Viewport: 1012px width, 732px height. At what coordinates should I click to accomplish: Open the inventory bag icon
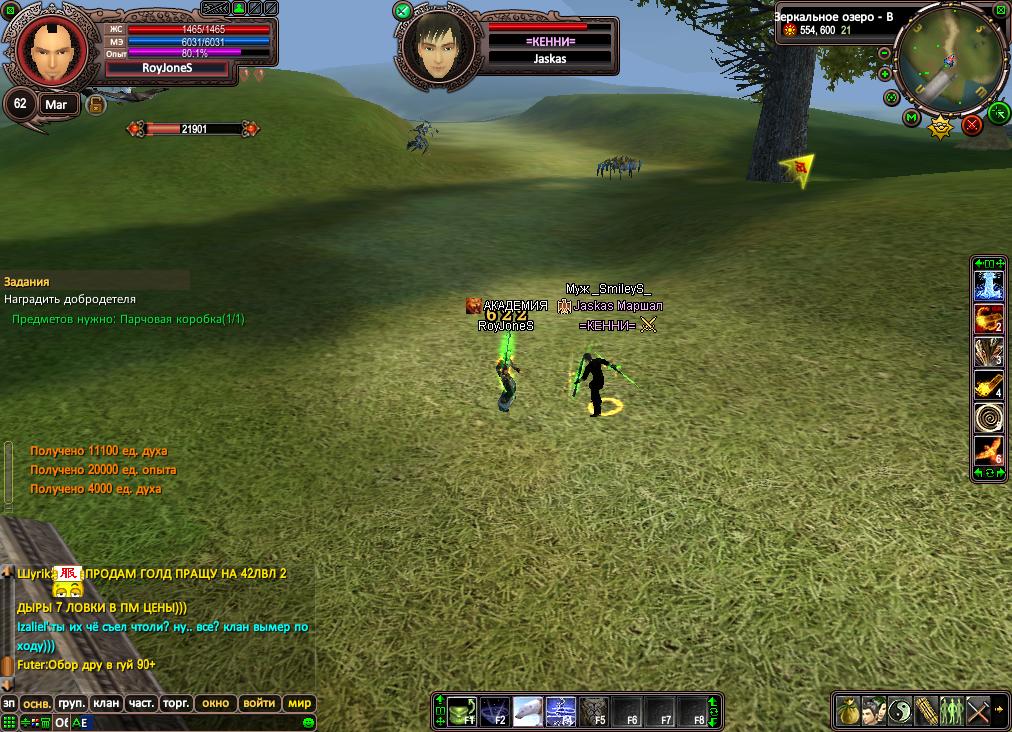pyautogui.click(x=848, y=710)
